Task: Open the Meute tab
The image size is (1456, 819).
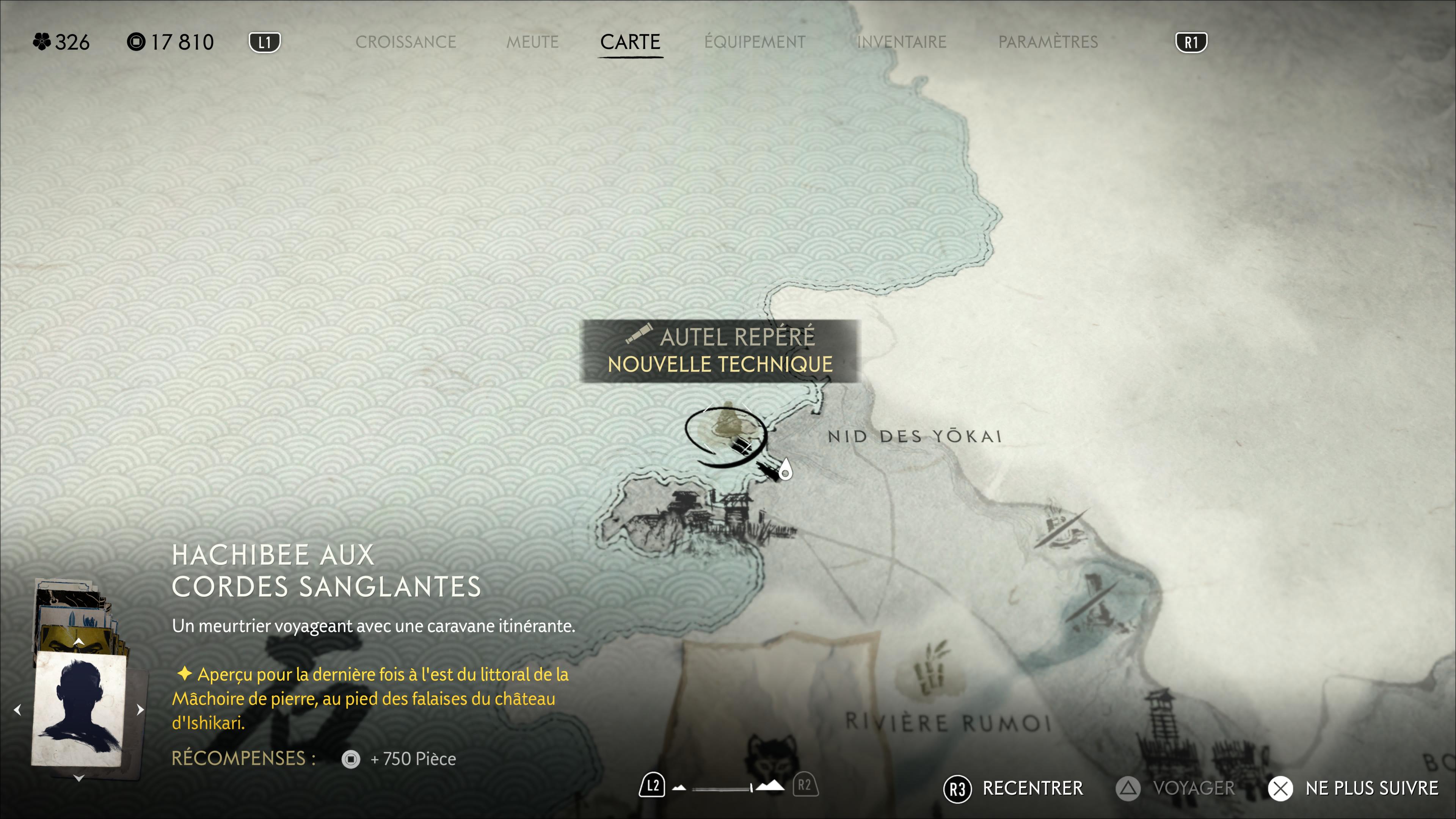Action: coord(532,42)
